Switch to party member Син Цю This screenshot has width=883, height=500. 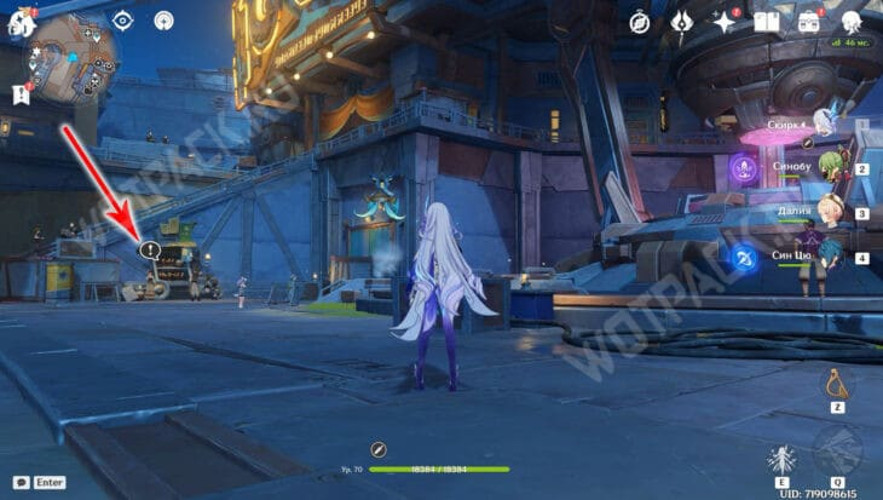coord(826,255)
